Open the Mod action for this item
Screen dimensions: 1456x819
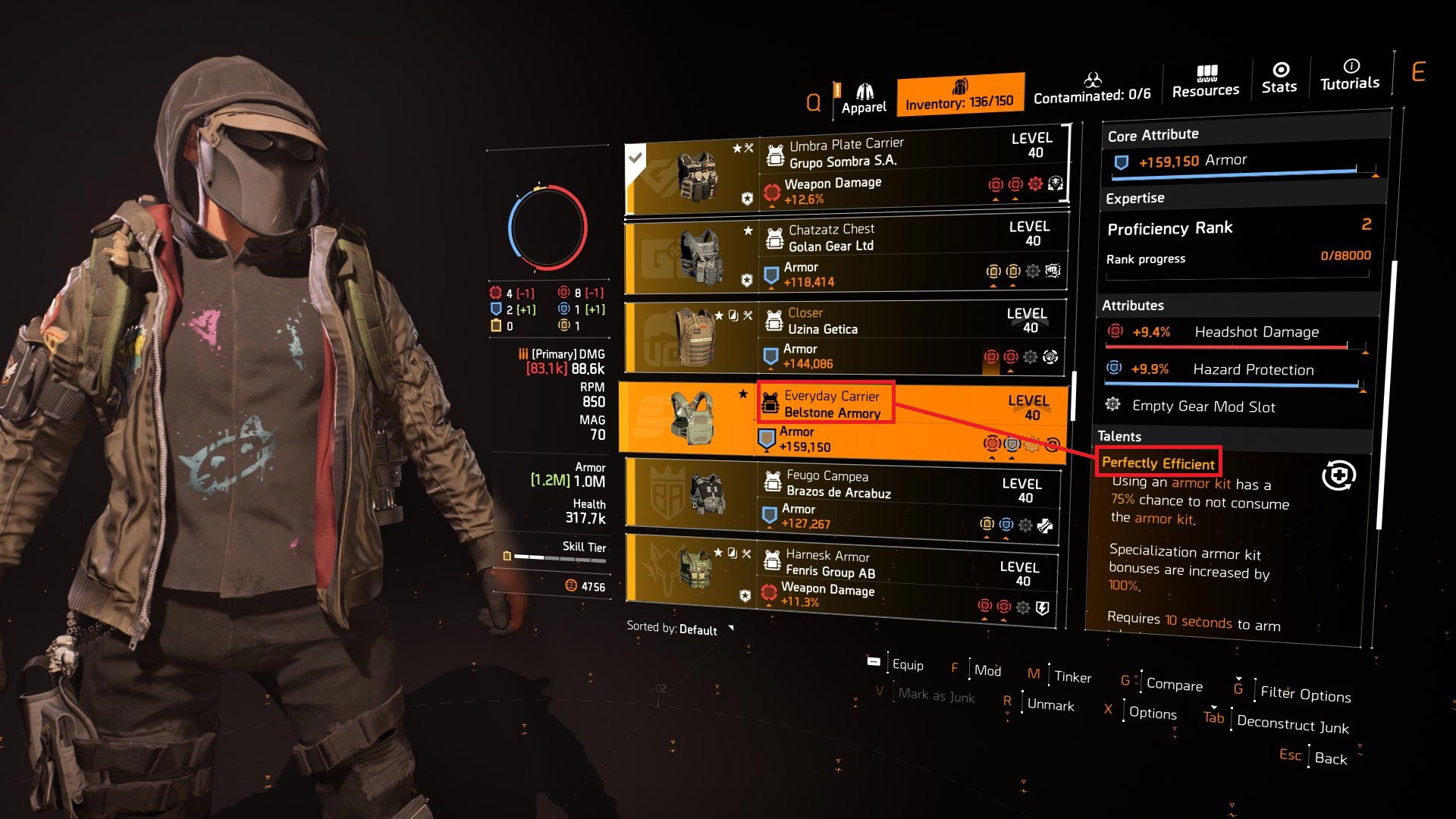[987, 670]
